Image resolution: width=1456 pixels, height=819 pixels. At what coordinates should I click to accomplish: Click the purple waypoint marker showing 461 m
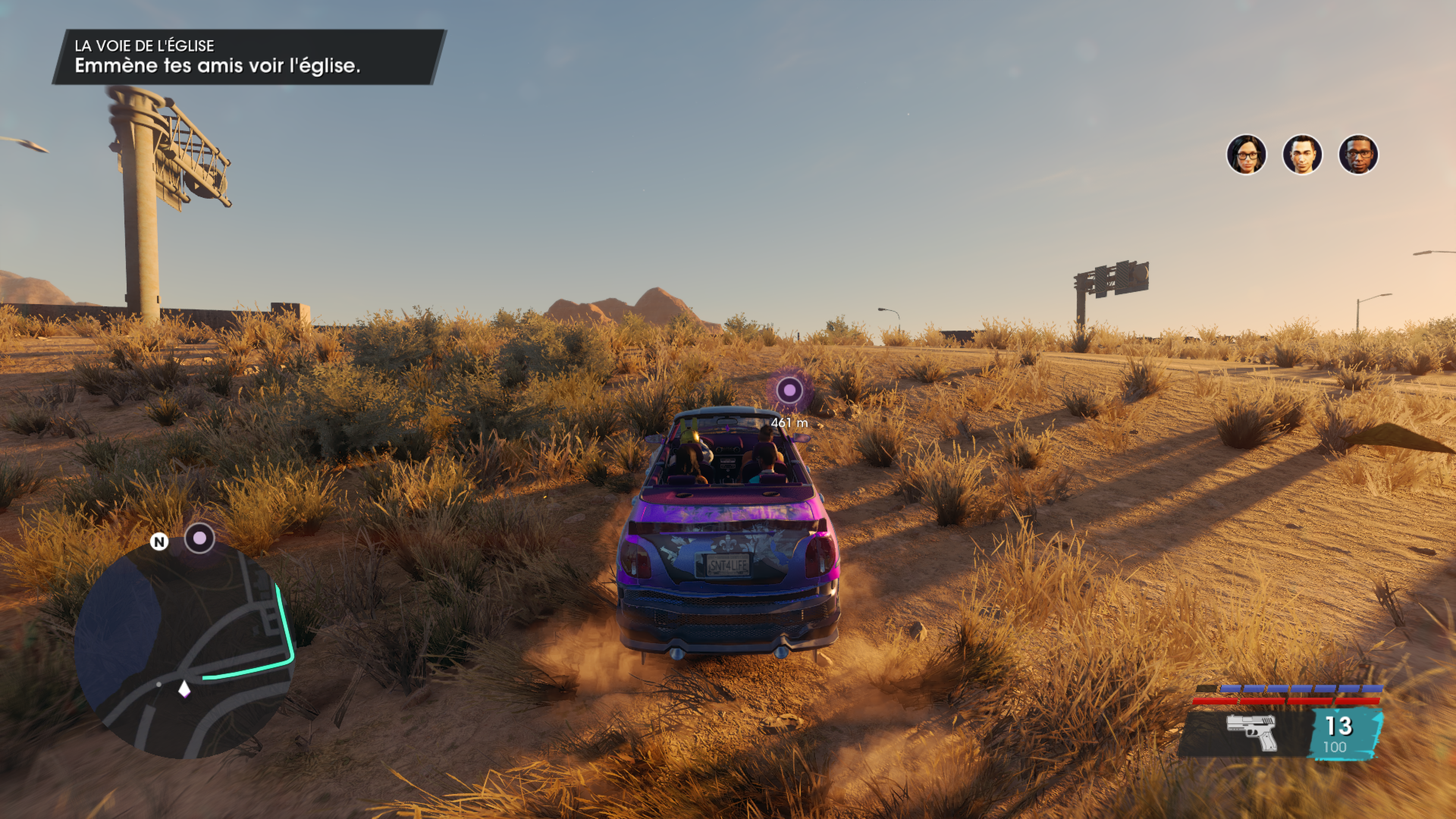[789, 390]
